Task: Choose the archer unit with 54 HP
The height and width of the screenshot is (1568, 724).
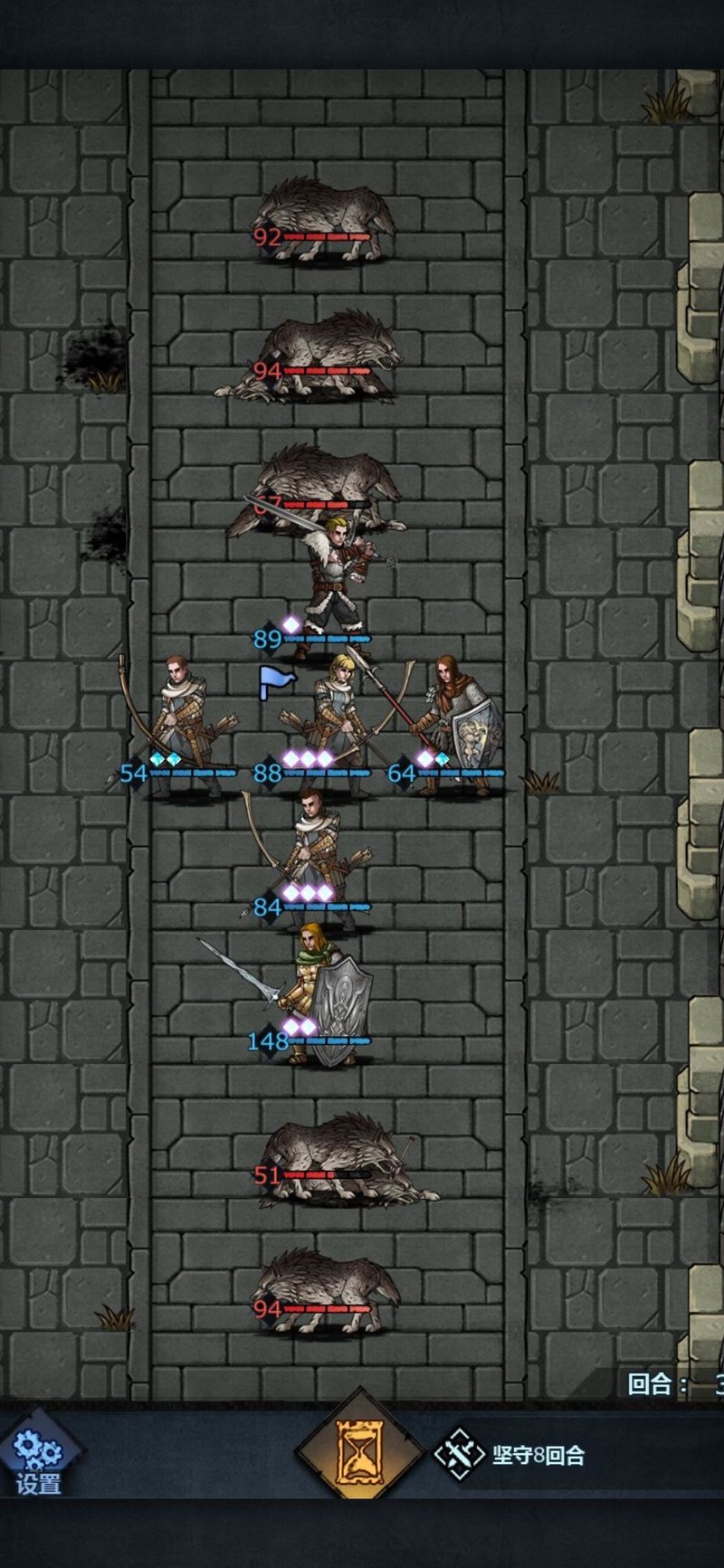Action: 181,724
